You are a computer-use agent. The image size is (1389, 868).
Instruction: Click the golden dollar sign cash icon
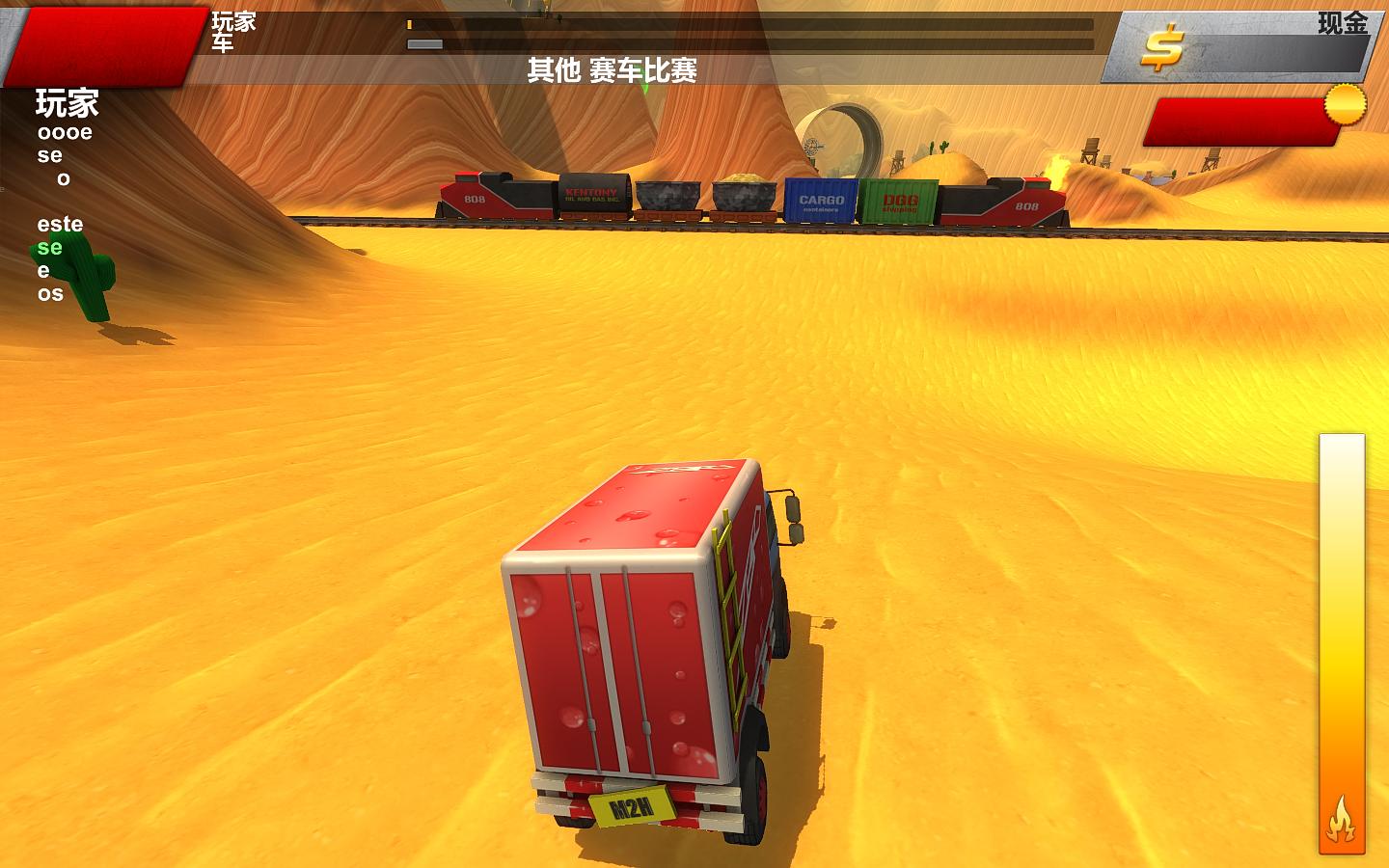pyautogui.click(x=1161, y=45)
